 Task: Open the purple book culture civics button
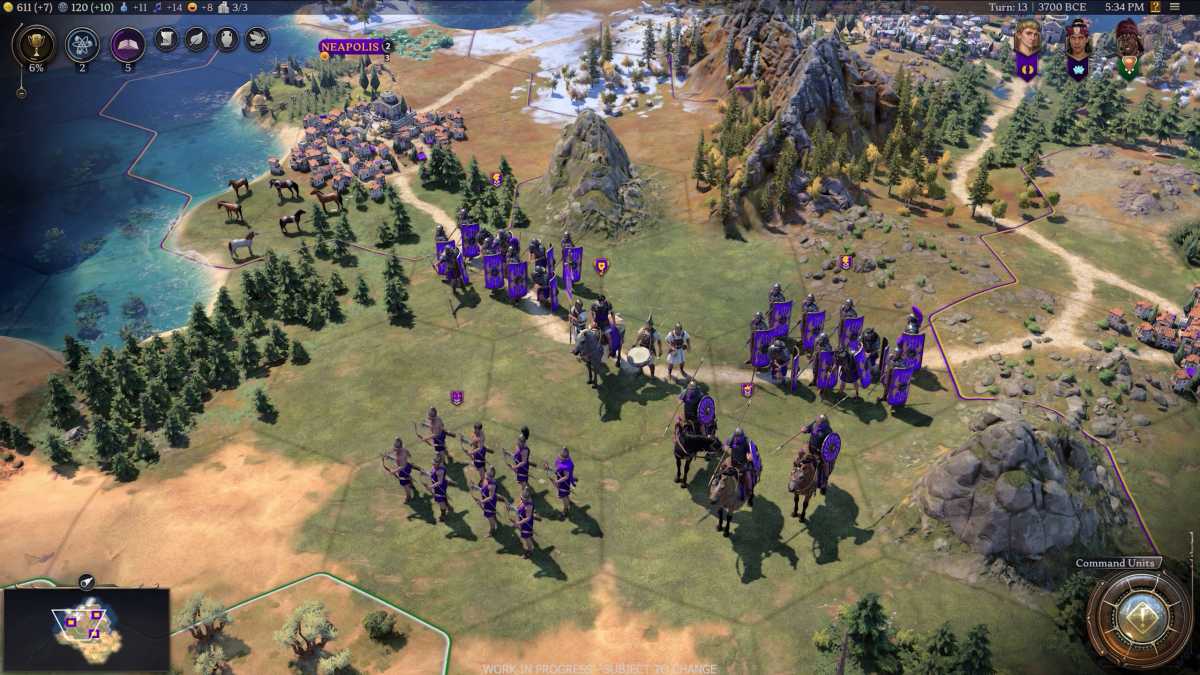click(127, 44)
